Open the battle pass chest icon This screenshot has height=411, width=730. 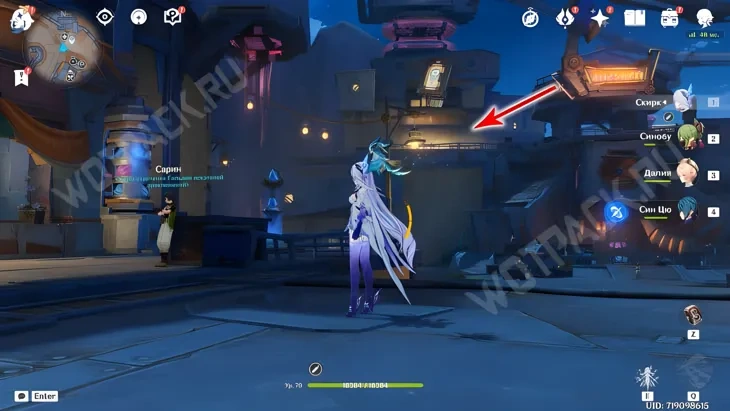[x=669, y=18]
